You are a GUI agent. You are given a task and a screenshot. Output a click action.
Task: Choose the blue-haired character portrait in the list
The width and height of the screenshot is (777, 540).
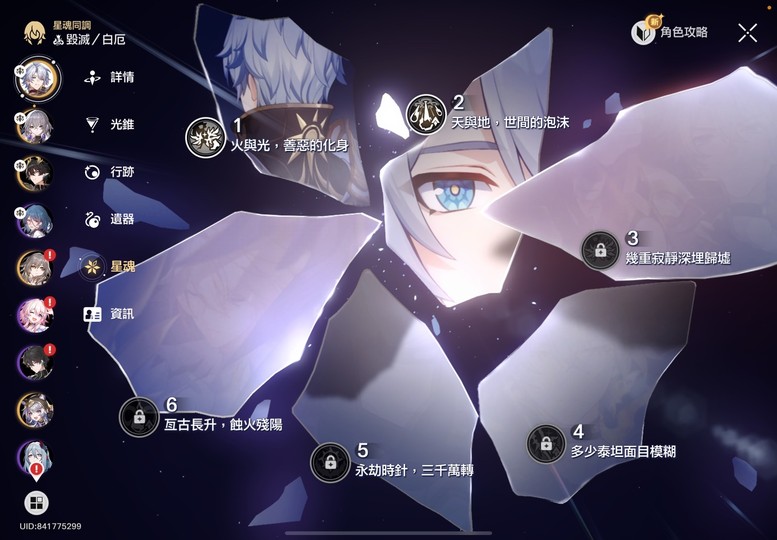point(34,220)
